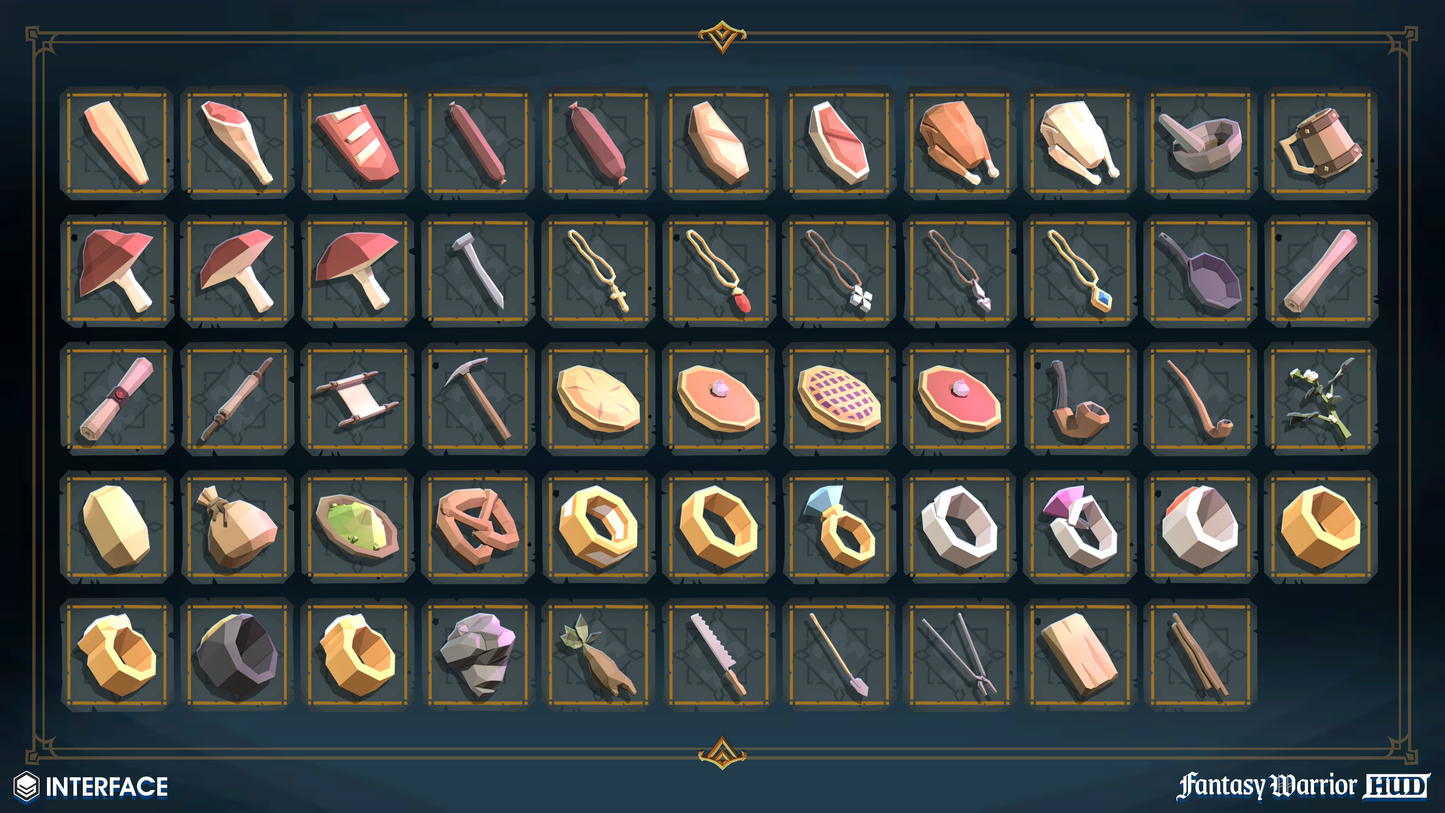Screen dimensions: 1445x813
Task: Select the wooden plank item
Action: point(1079,654)
